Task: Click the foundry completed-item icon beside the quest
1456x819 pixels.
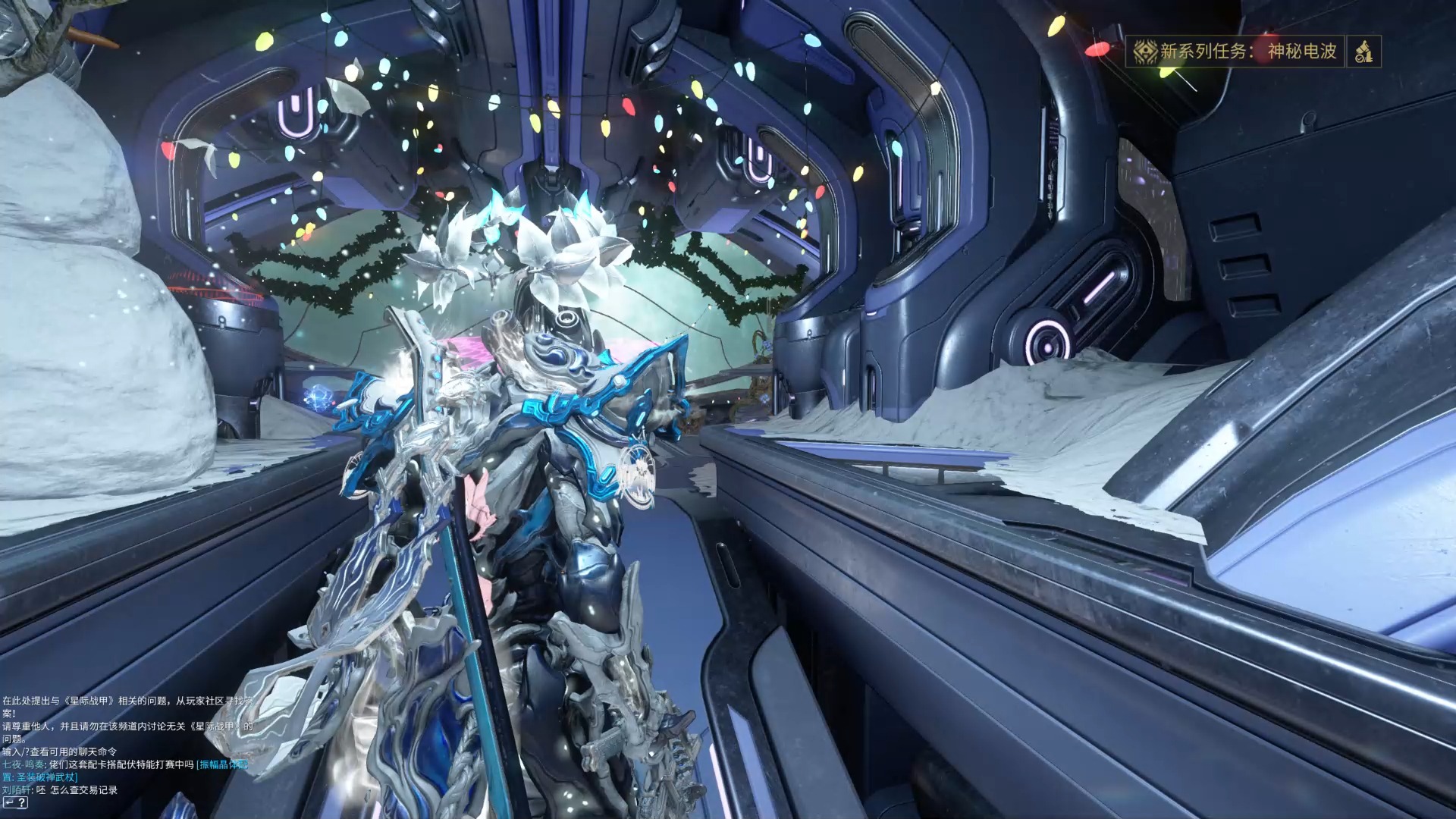Action: [1363, 52]
